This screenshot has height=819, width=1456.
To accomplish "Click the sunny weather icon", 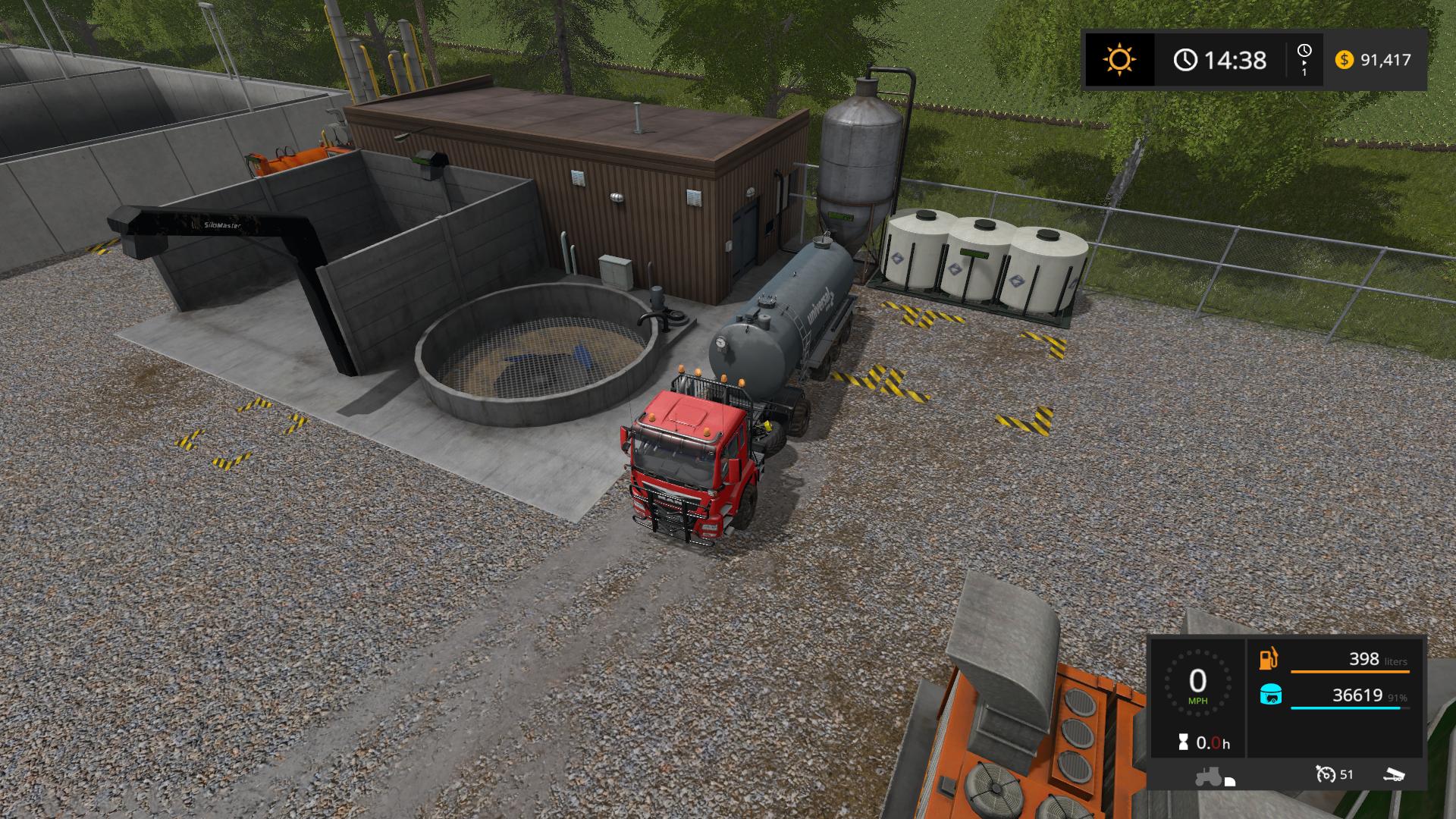I will (1119, 59).
